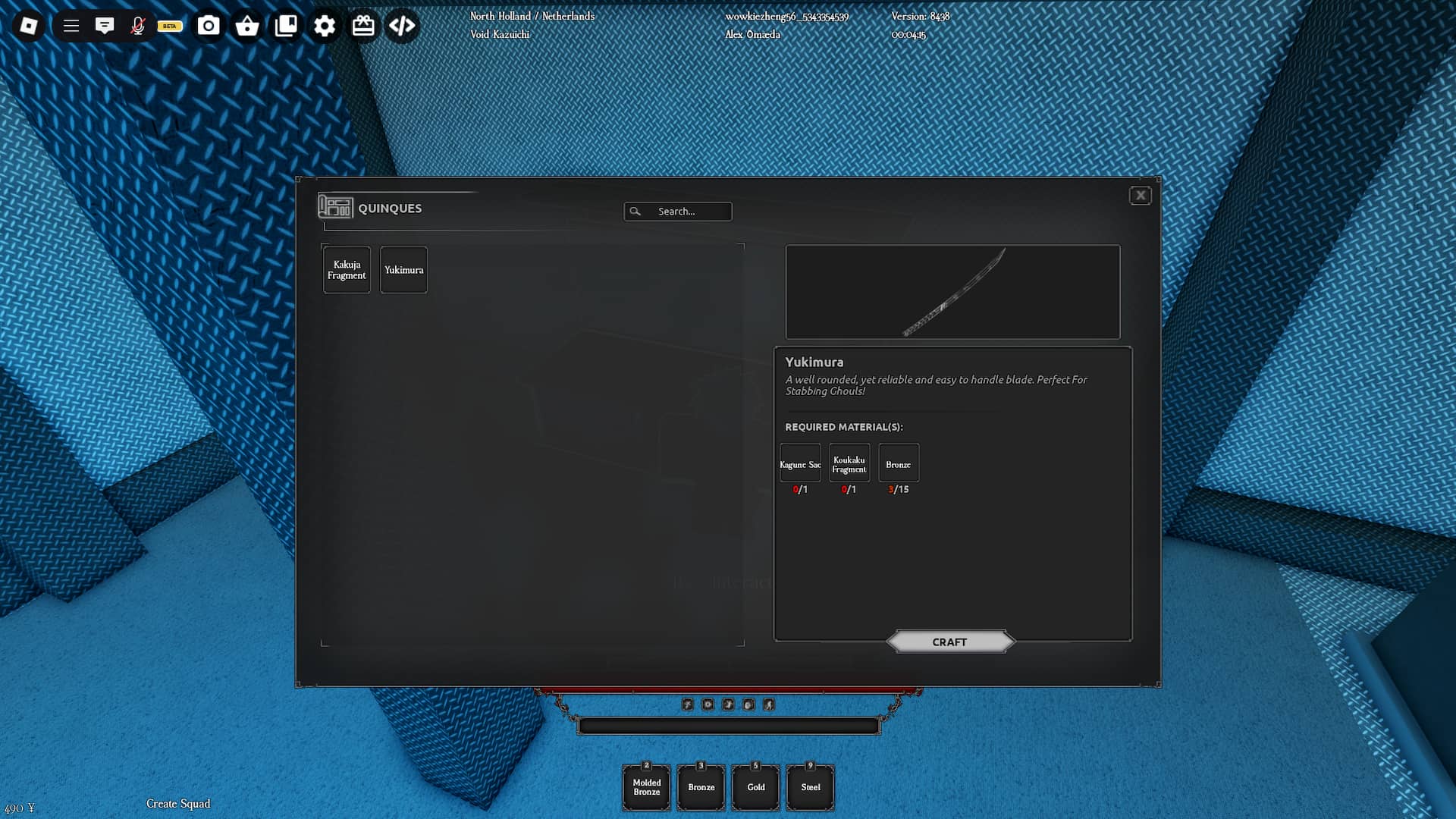Viewport: 1456px width, 819px height.
Task: Open the chat bubble icon
Action: point(105,25)
